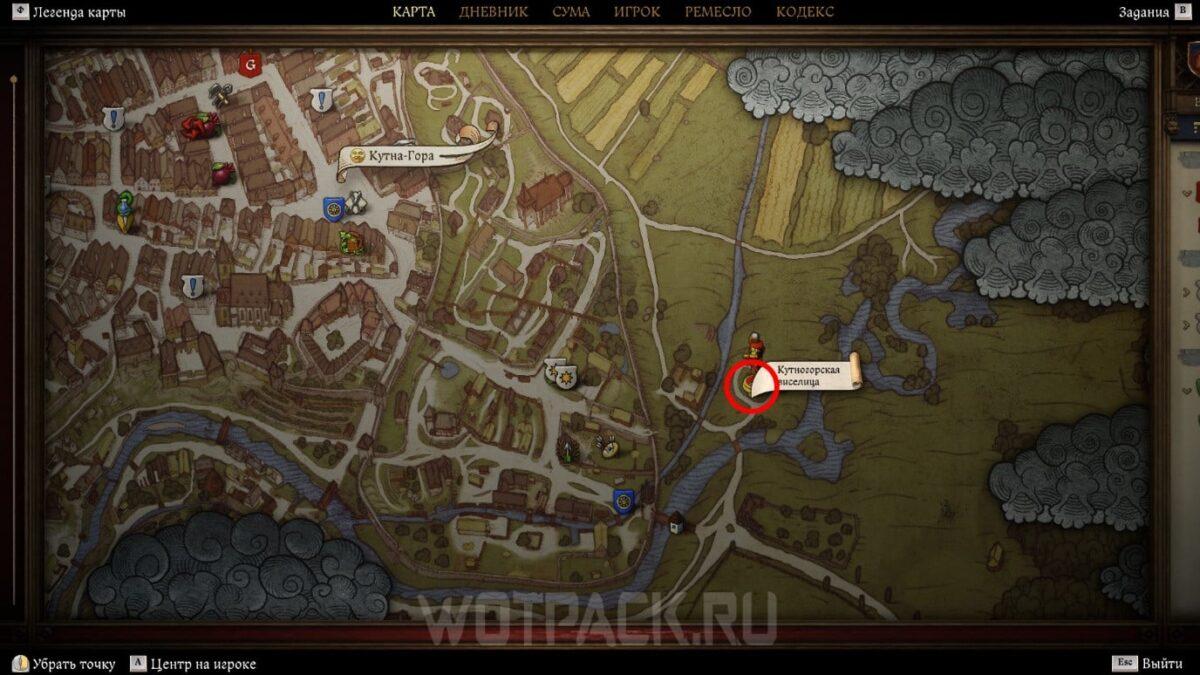
Task: Click the small house marker by the river
Action: (x=677, y=521)
